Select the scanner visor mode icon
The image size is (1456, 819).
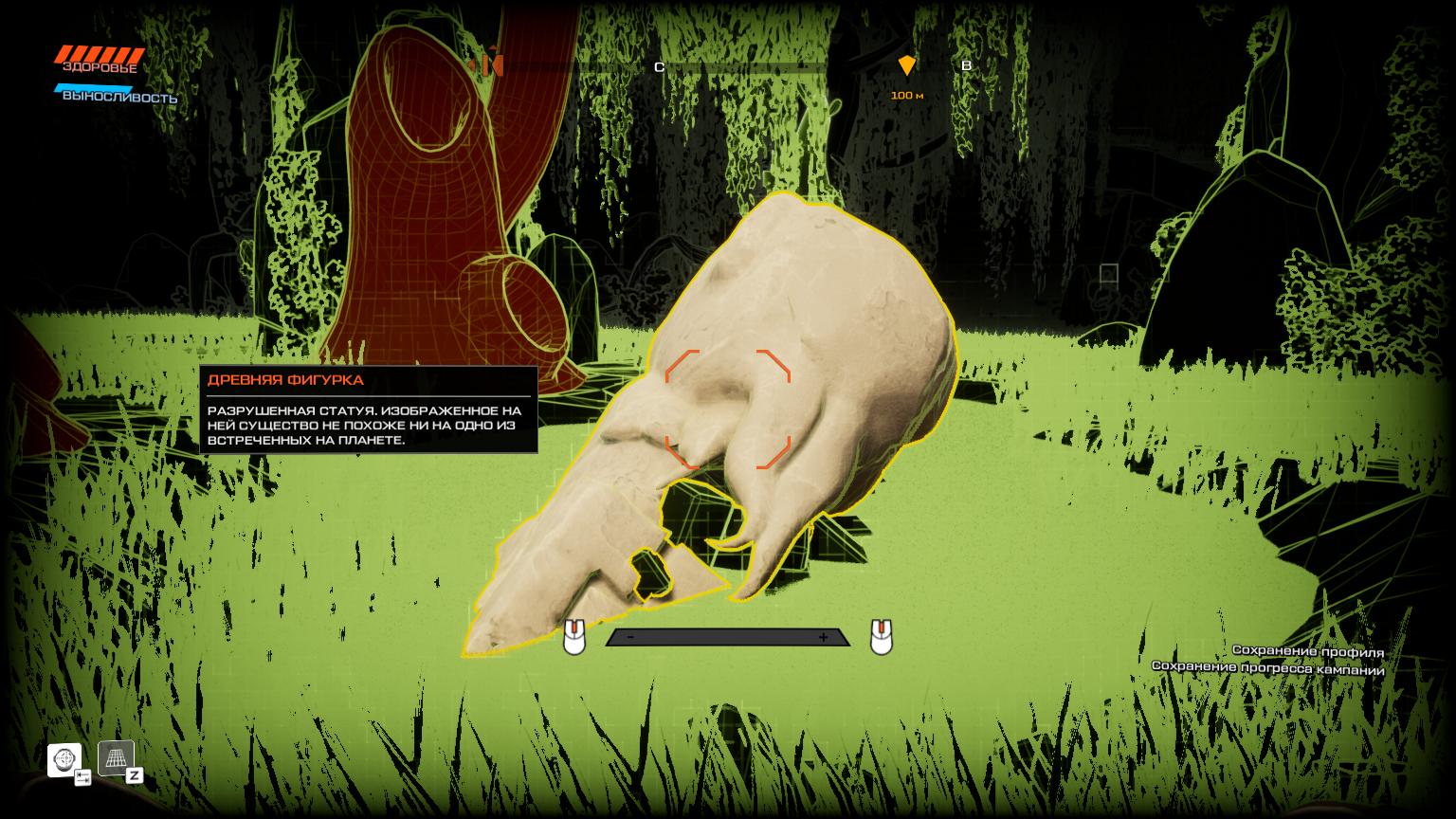tap(64, 759)
